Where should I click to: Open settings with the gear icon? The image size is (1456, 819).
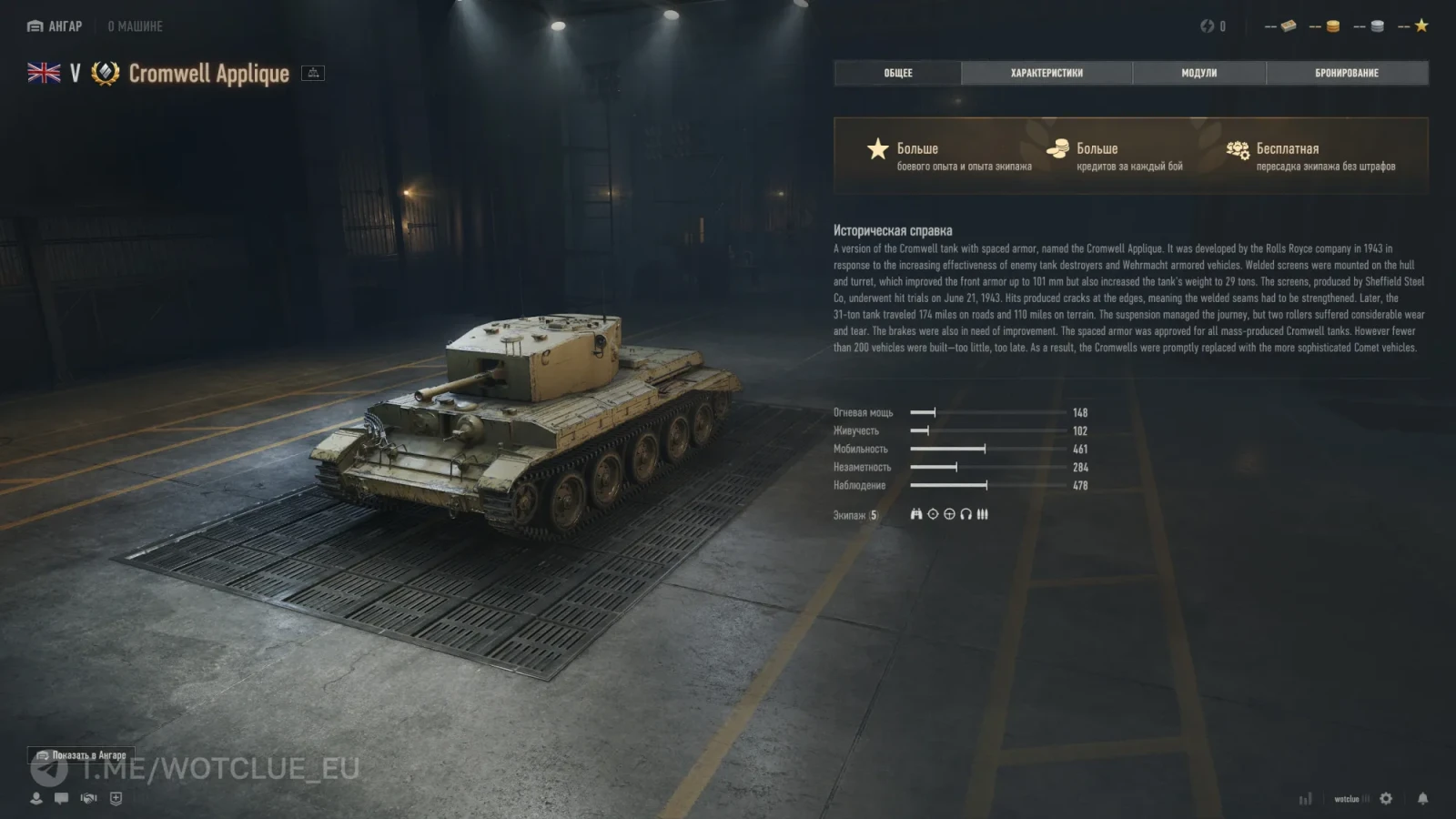1386,798
